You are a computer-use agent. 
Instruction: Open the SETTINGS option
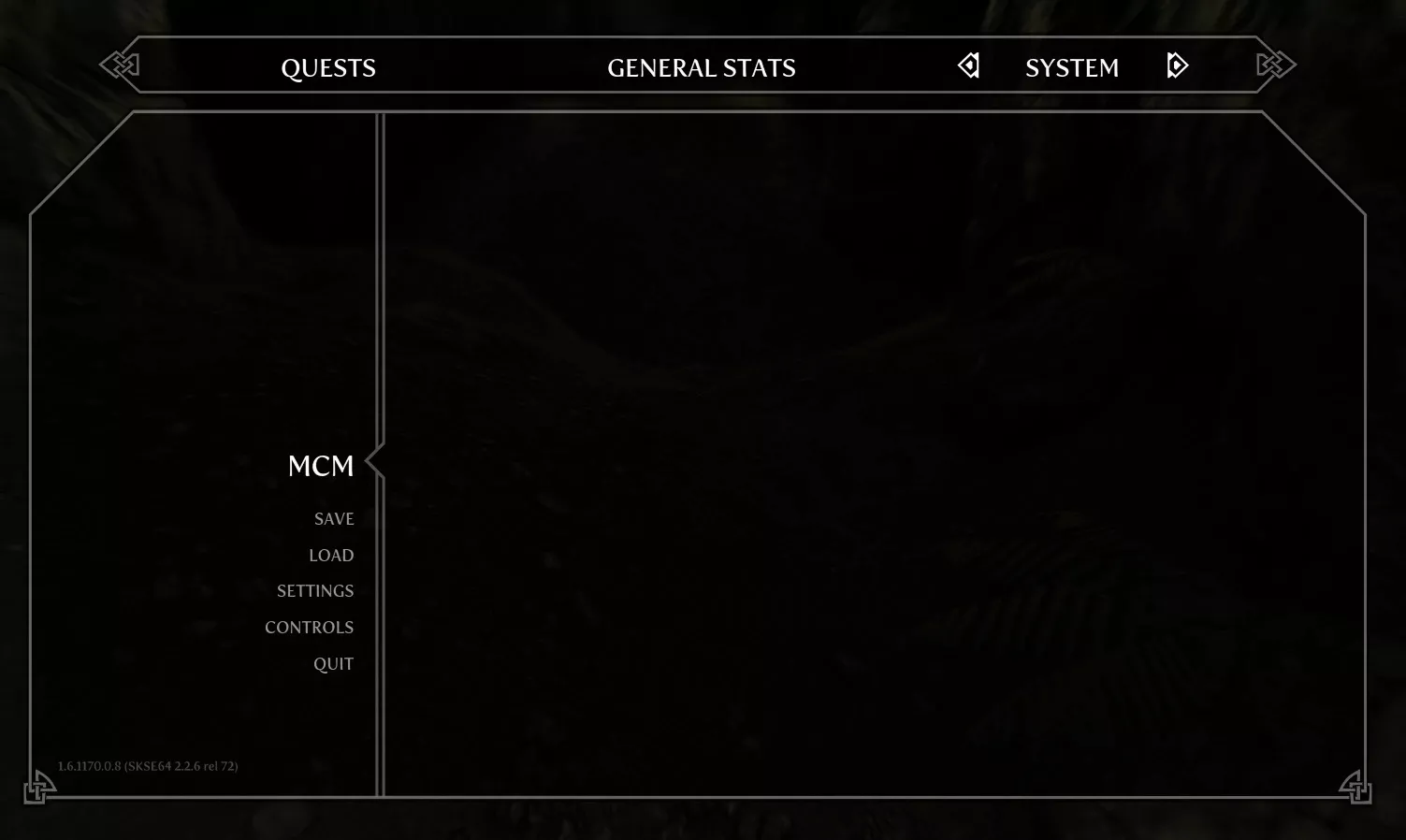click(x=315, y=590)
